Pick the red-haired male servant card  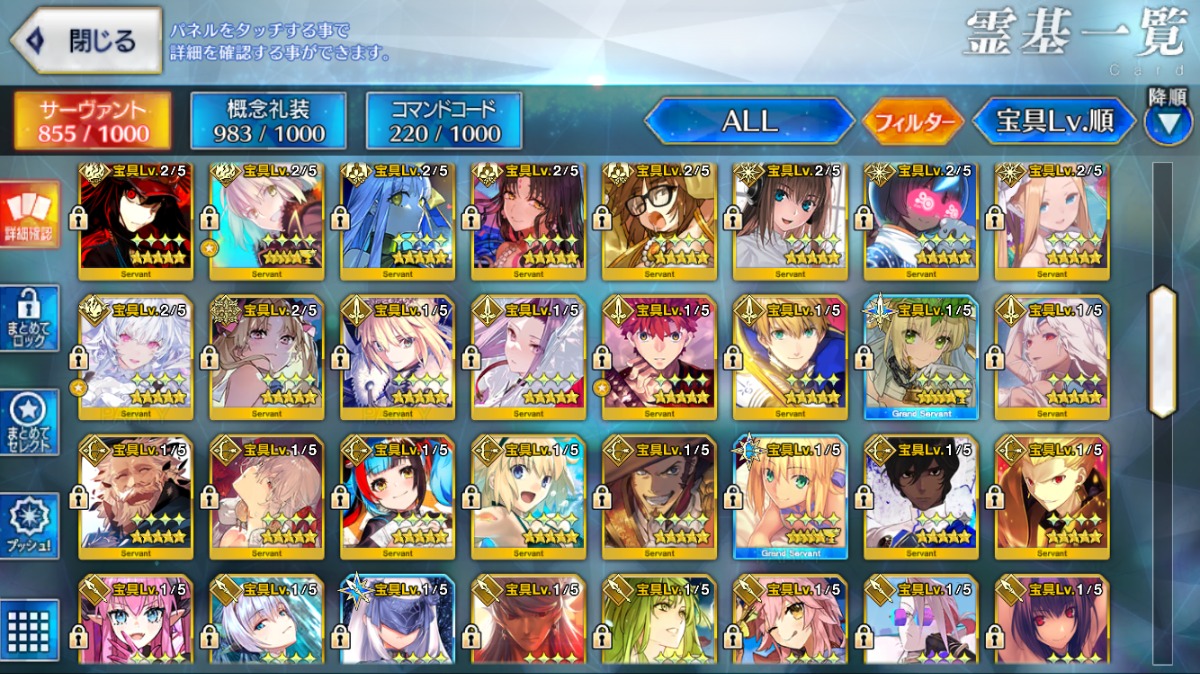tap(659, 357)
